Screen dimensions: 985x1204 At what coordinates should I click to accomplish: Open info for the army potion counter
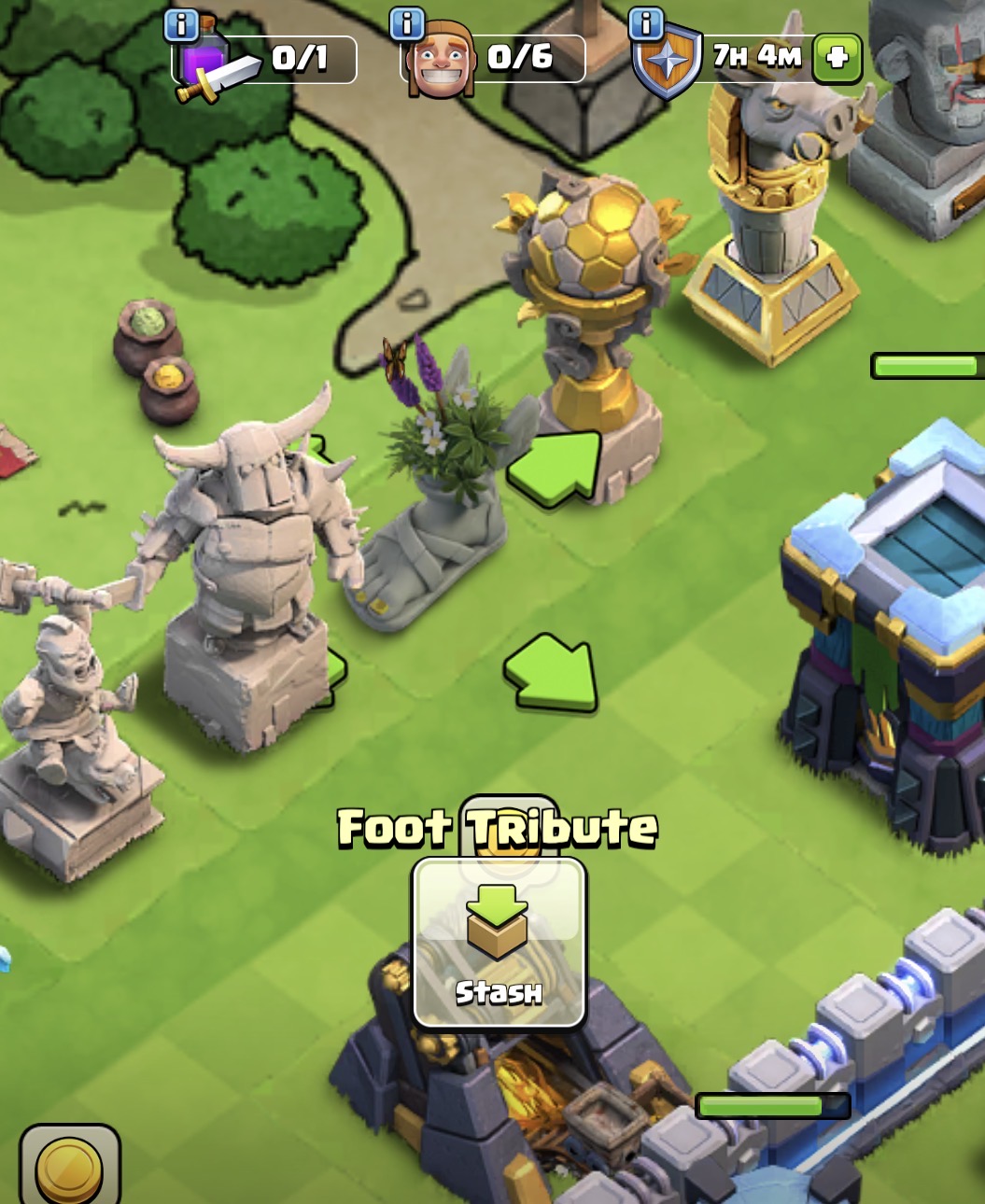point(181,25)
